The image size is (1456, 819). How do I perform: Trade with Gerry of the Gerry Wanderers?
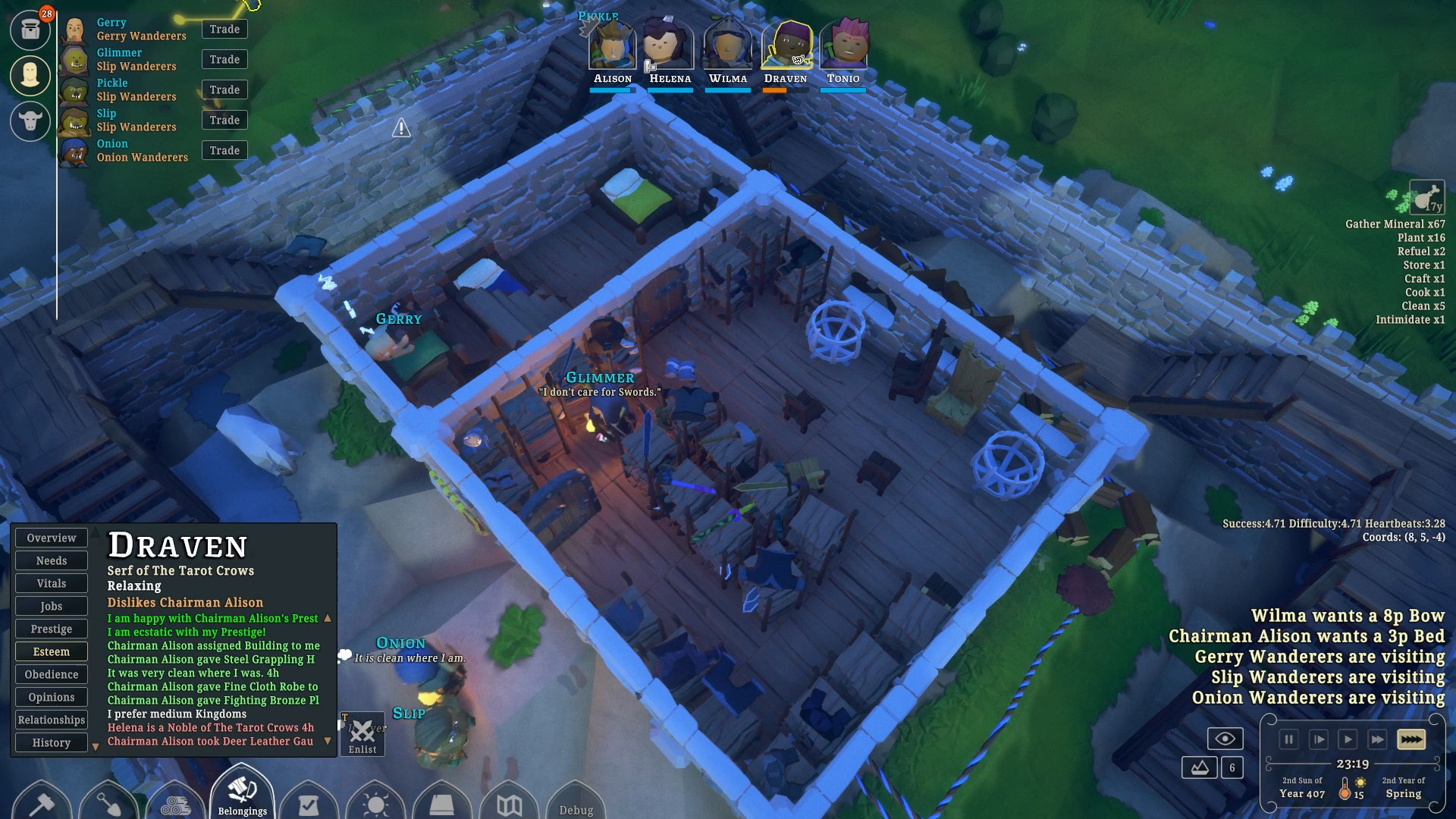(224, 30)
